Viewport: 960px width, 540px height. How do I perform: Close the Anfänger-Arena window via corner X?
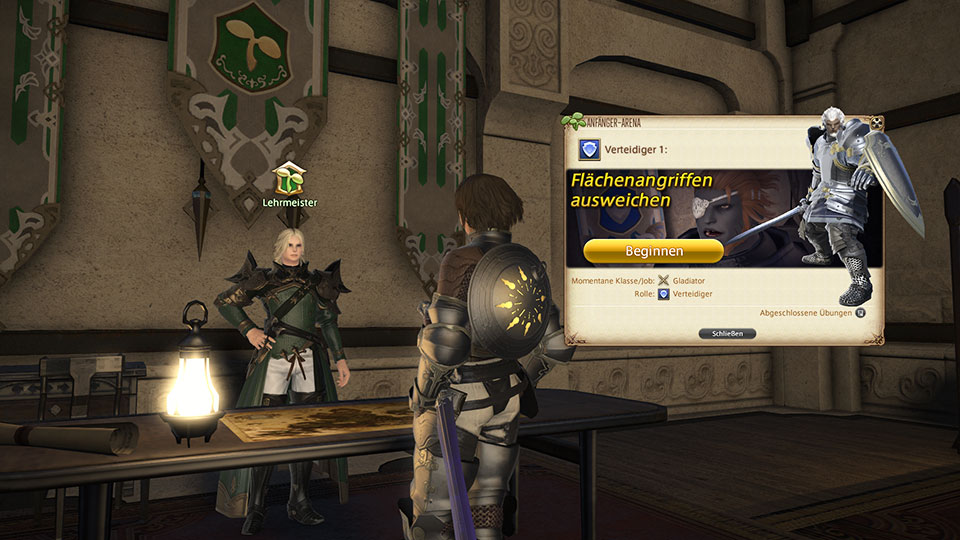[876, 124]
